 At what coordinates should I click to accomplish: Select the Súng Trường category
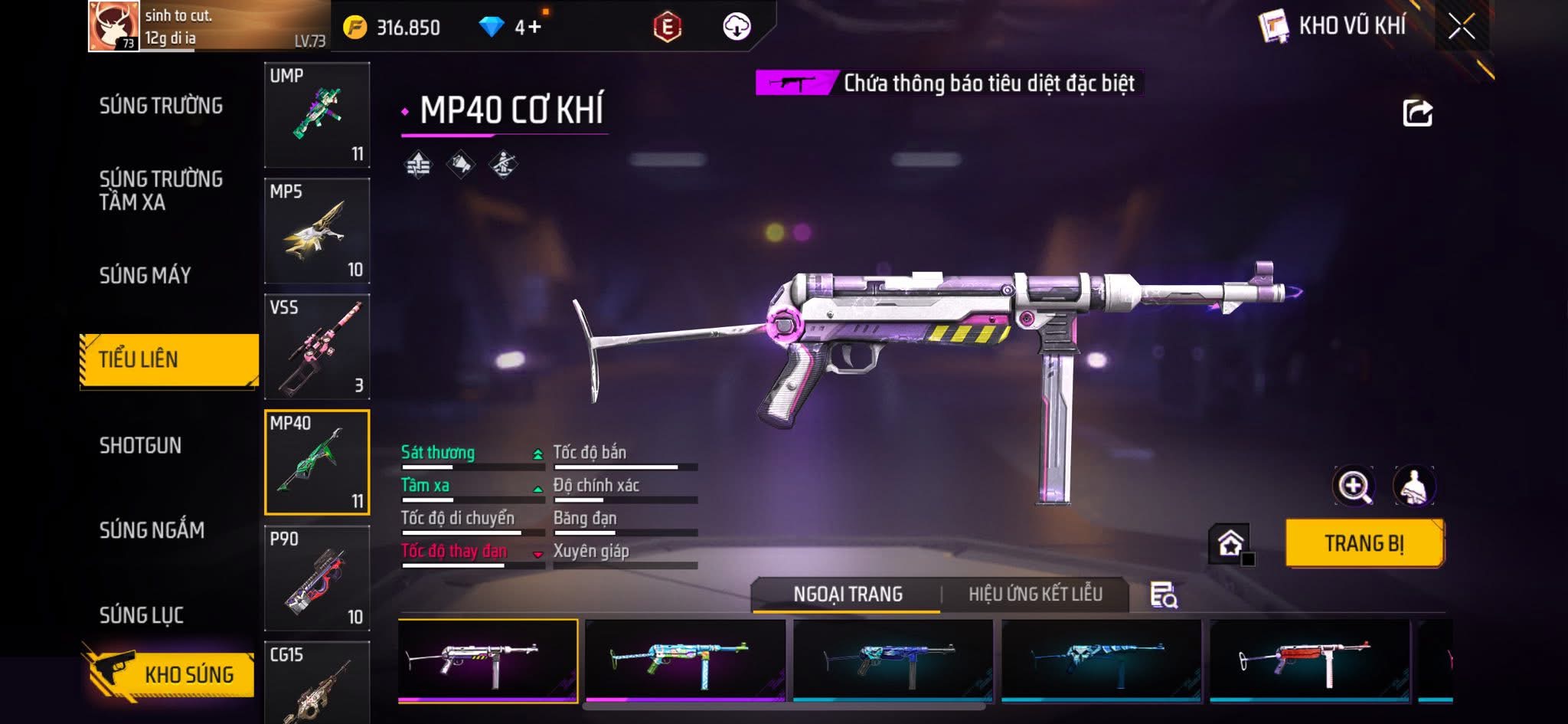click(x=161, y=106)
